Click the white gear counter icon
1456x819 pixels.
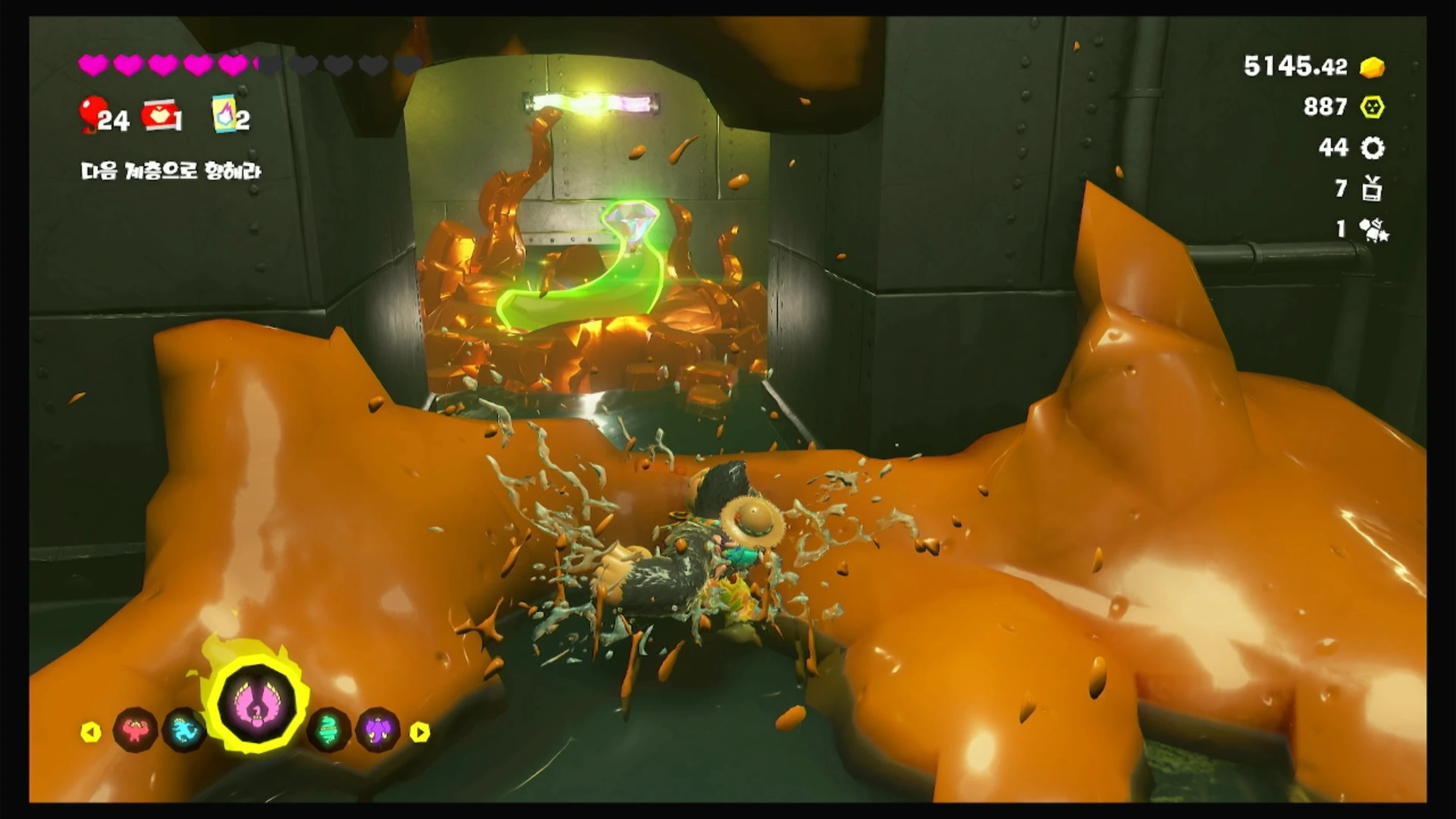(x=1372, y=148)
